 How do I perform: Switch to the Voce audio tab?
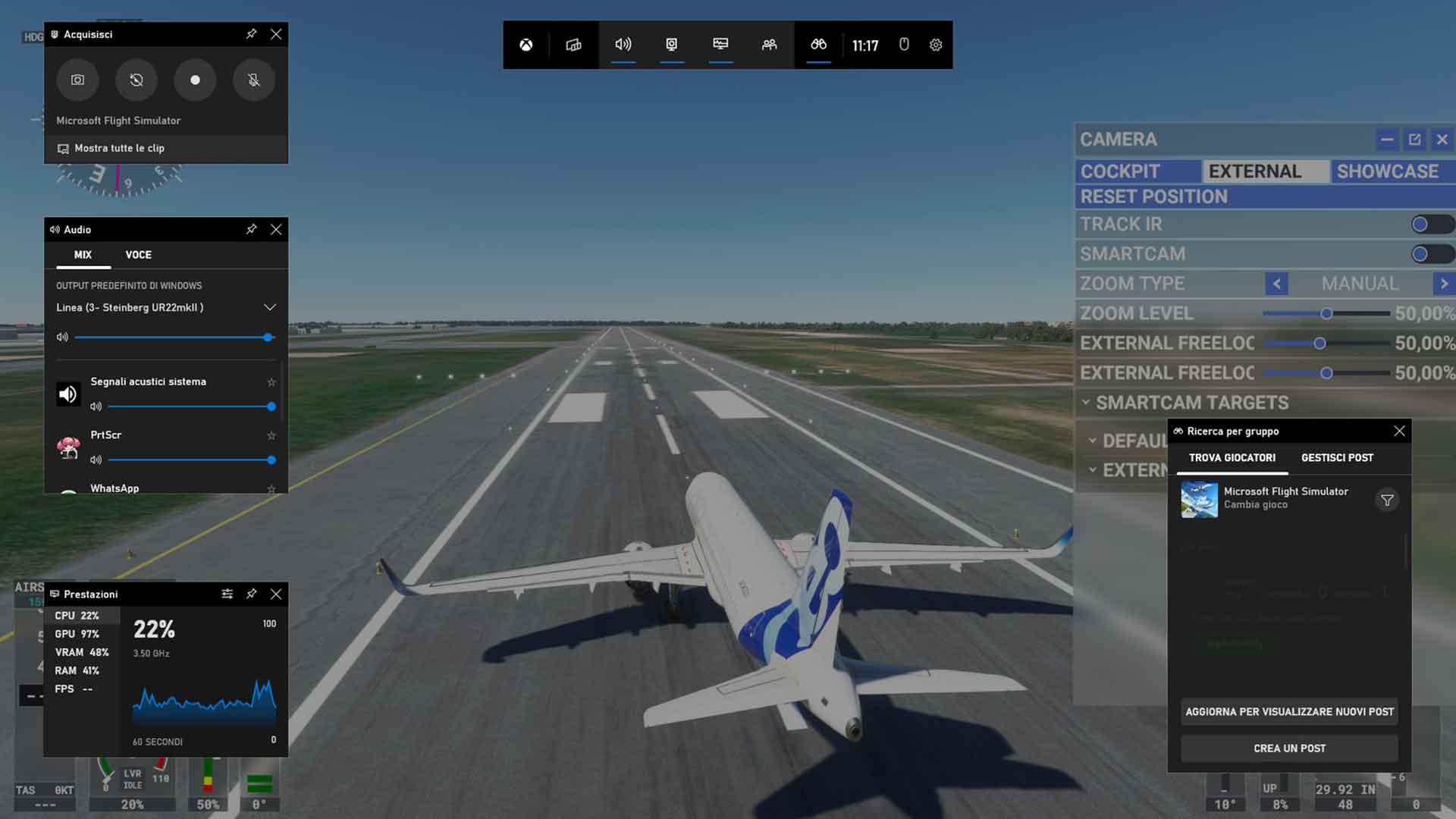(138, 255)
